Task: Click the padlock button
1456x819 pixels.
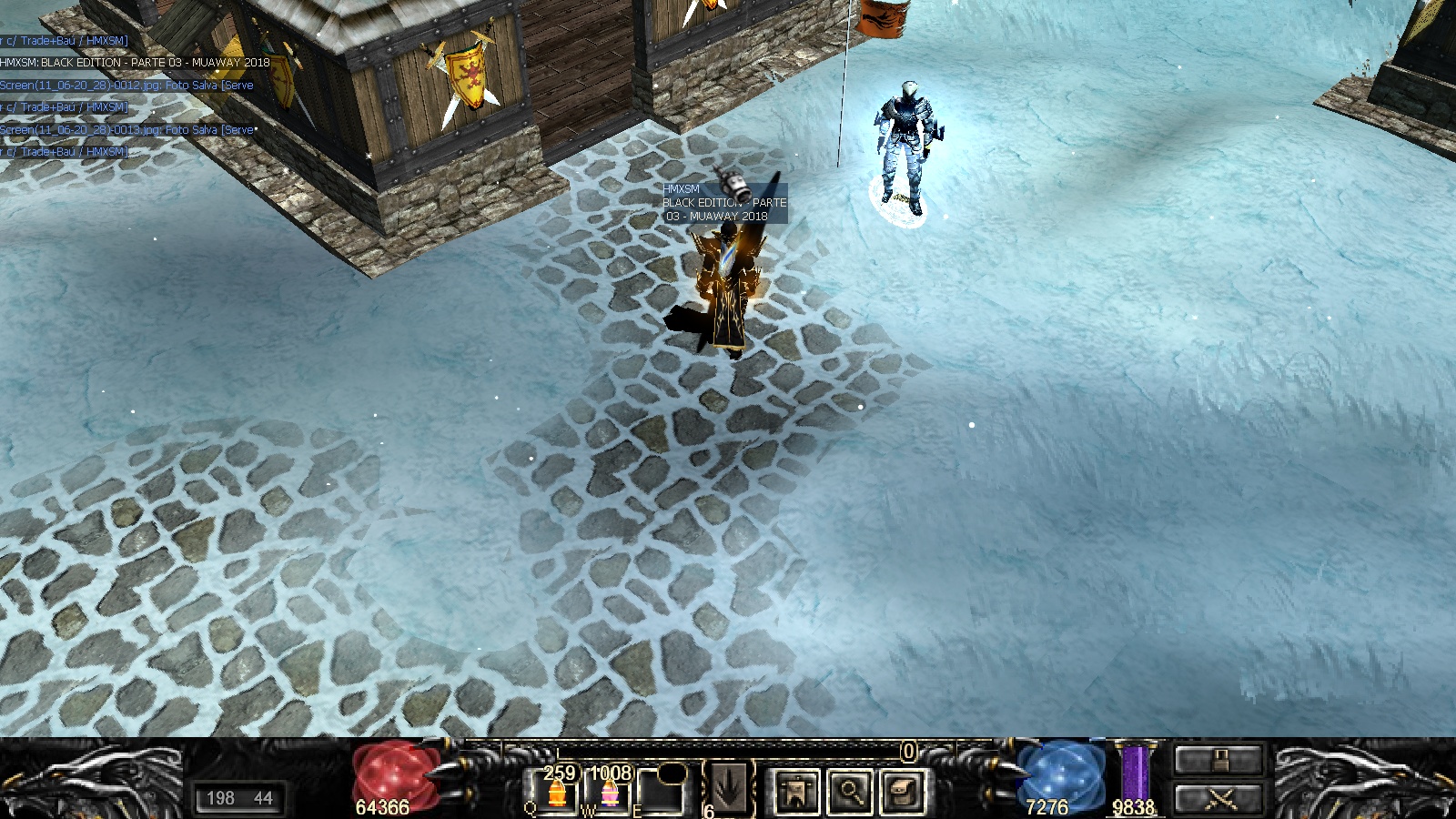Action: pyautogui.click(x=1218, y=760)
